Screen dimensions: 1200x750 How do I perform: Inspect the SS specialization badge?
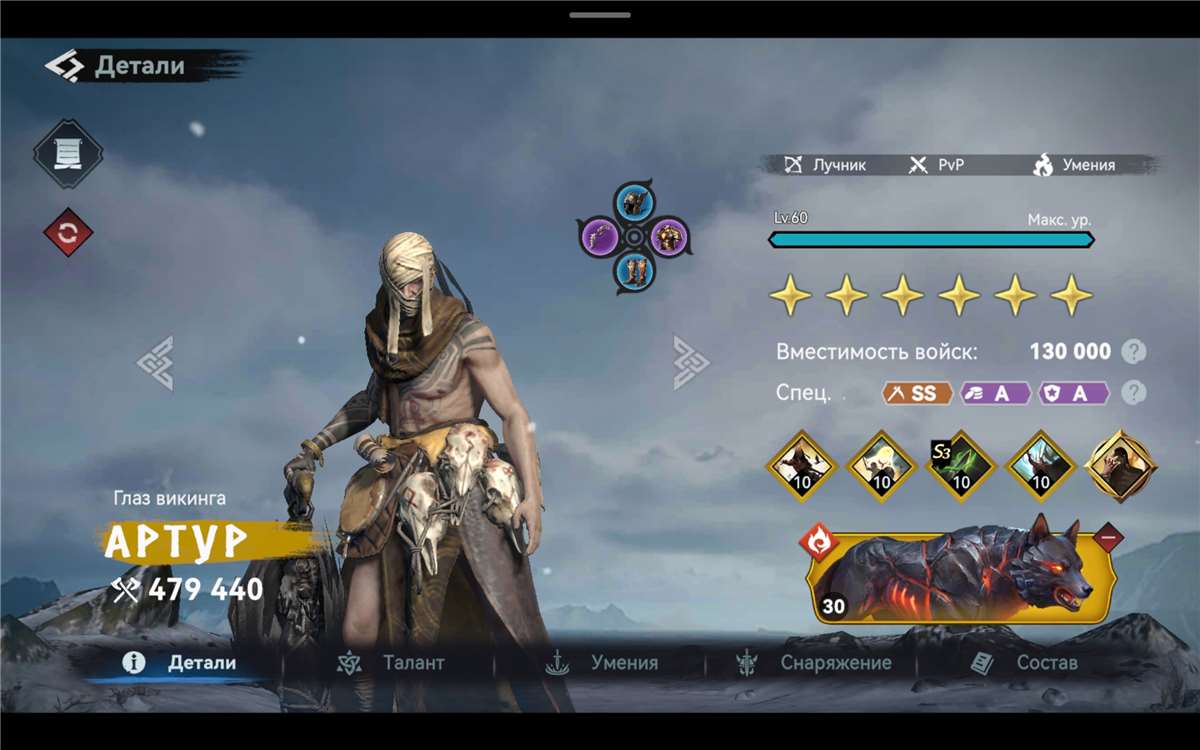point(917,393)
